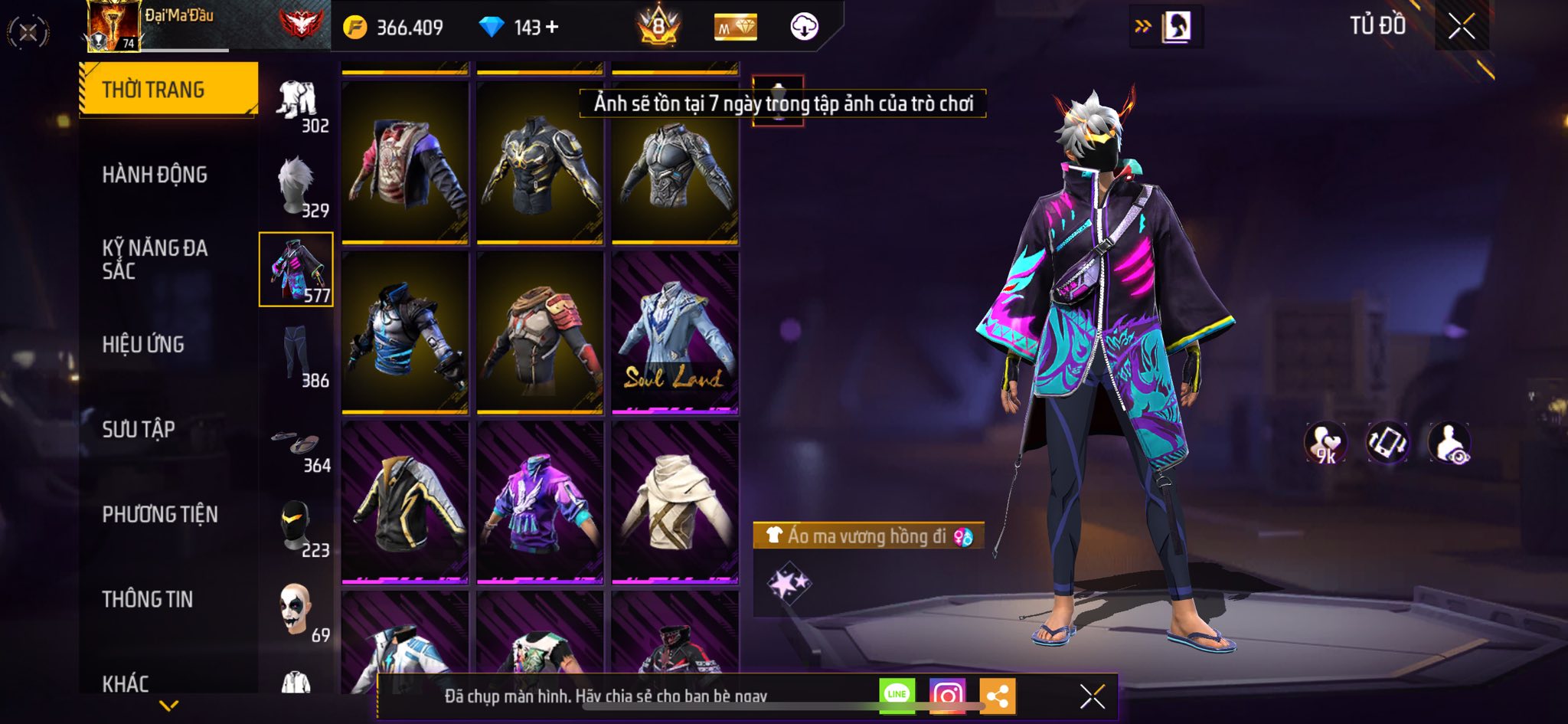Screen dimensions: 1568x724
Task: Open the Thời Trang tab
Action: [168, 90]
